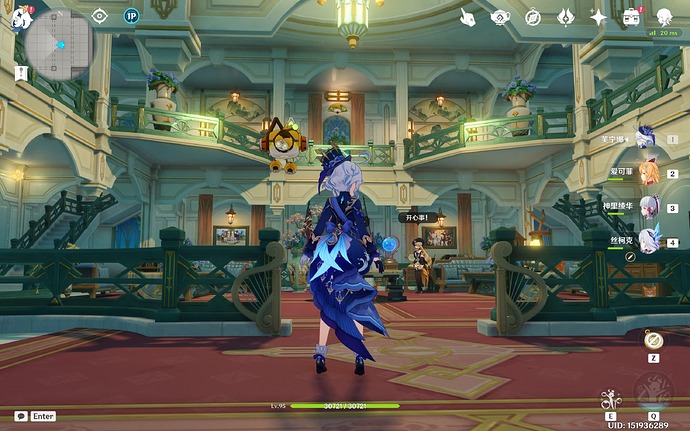Screen dimensions: 690x431
Task: Switch to party member 爱可菲
Action: click(649, 172)
